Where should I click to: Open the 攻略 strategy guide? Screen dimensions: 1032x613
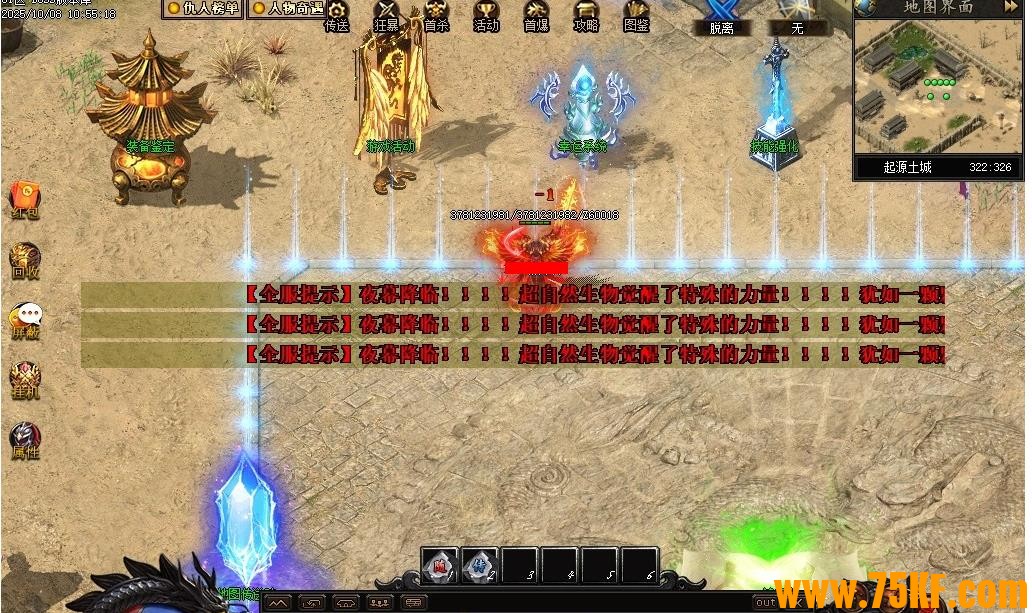pyautogui.click(x=586, y=16)
